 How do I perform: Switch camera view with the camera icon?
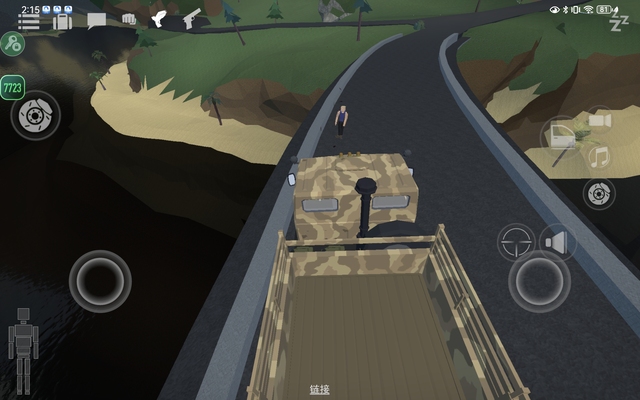[599, 121]
